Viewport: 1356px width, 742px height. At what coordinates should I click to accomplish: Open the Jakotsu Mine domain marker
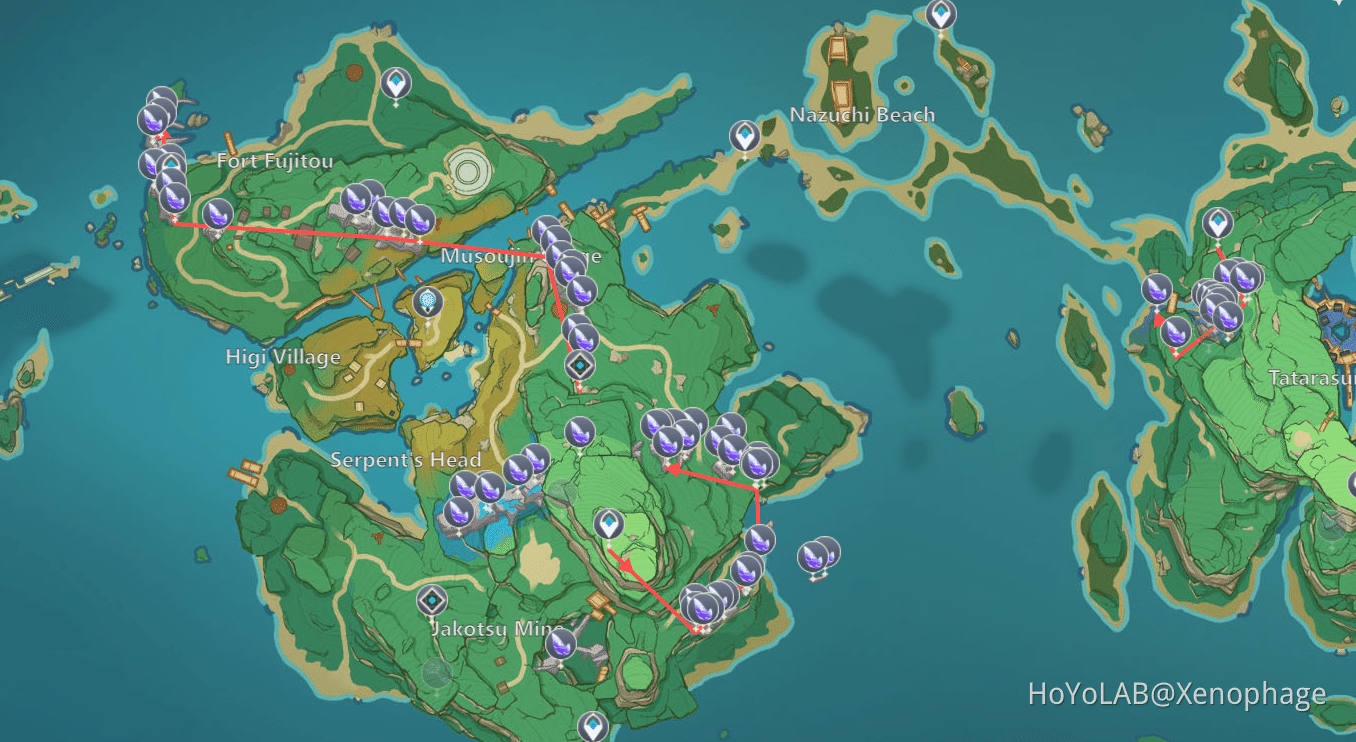click(432, 601)
